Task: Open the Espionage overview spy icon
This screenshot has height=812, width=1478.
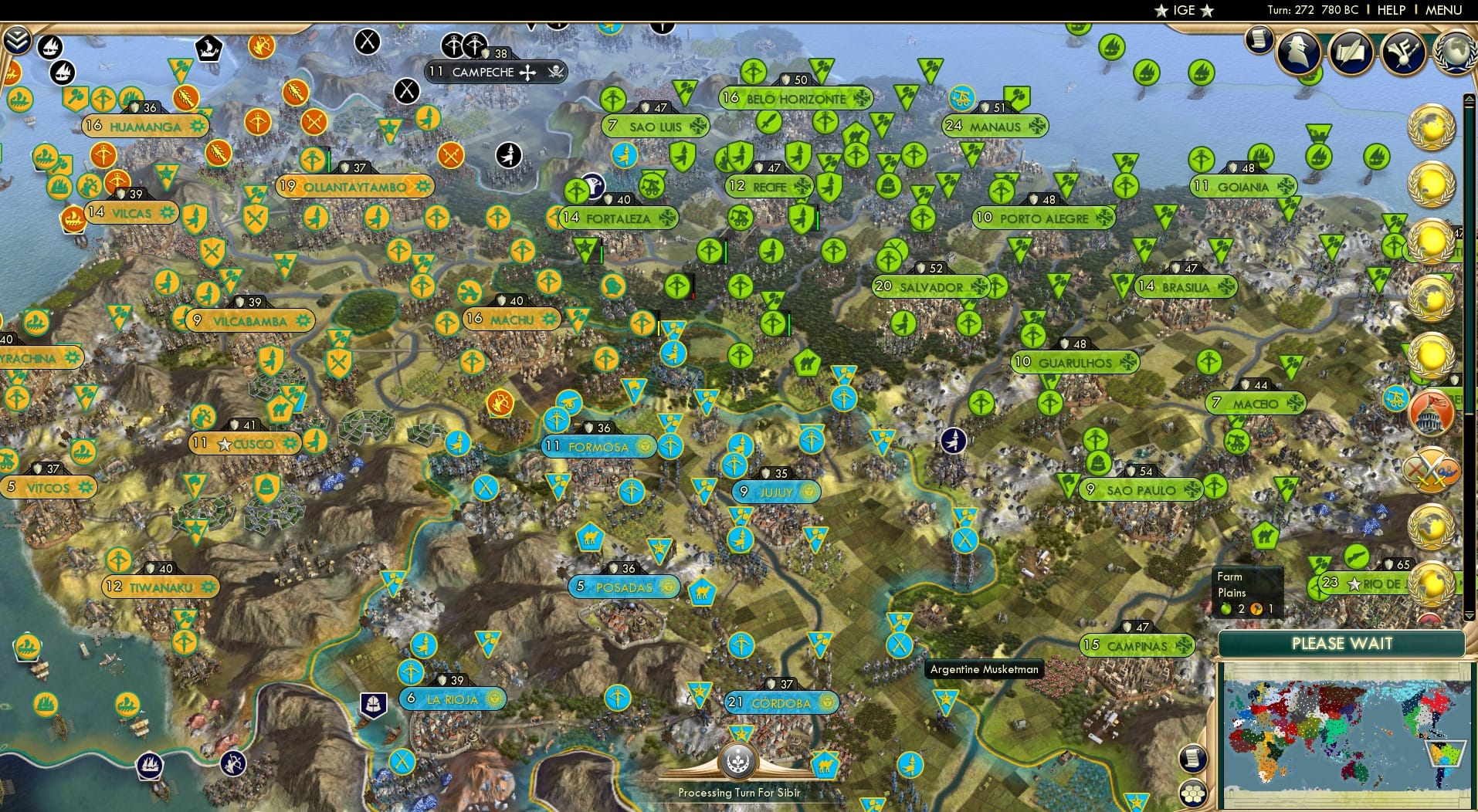Action: 1298,52
